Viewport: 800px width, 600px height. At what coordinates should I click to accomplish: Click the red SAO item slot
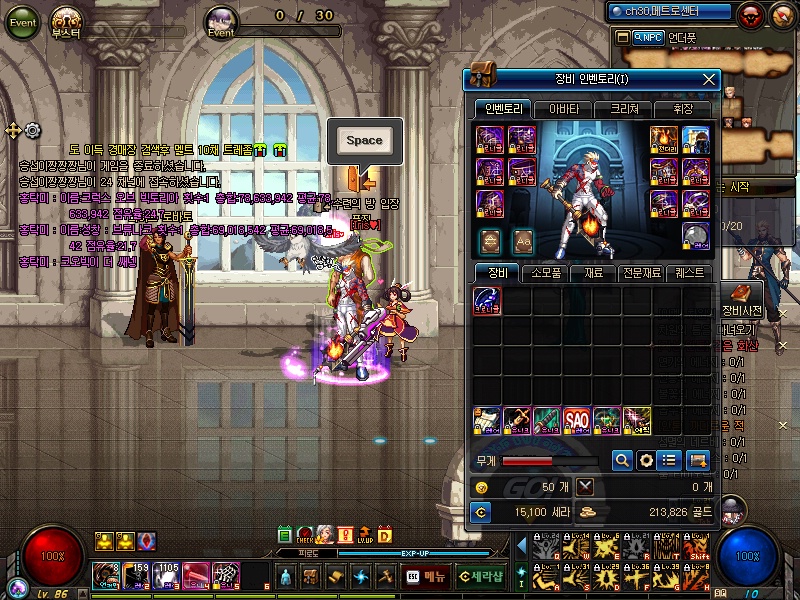(578, 419)
